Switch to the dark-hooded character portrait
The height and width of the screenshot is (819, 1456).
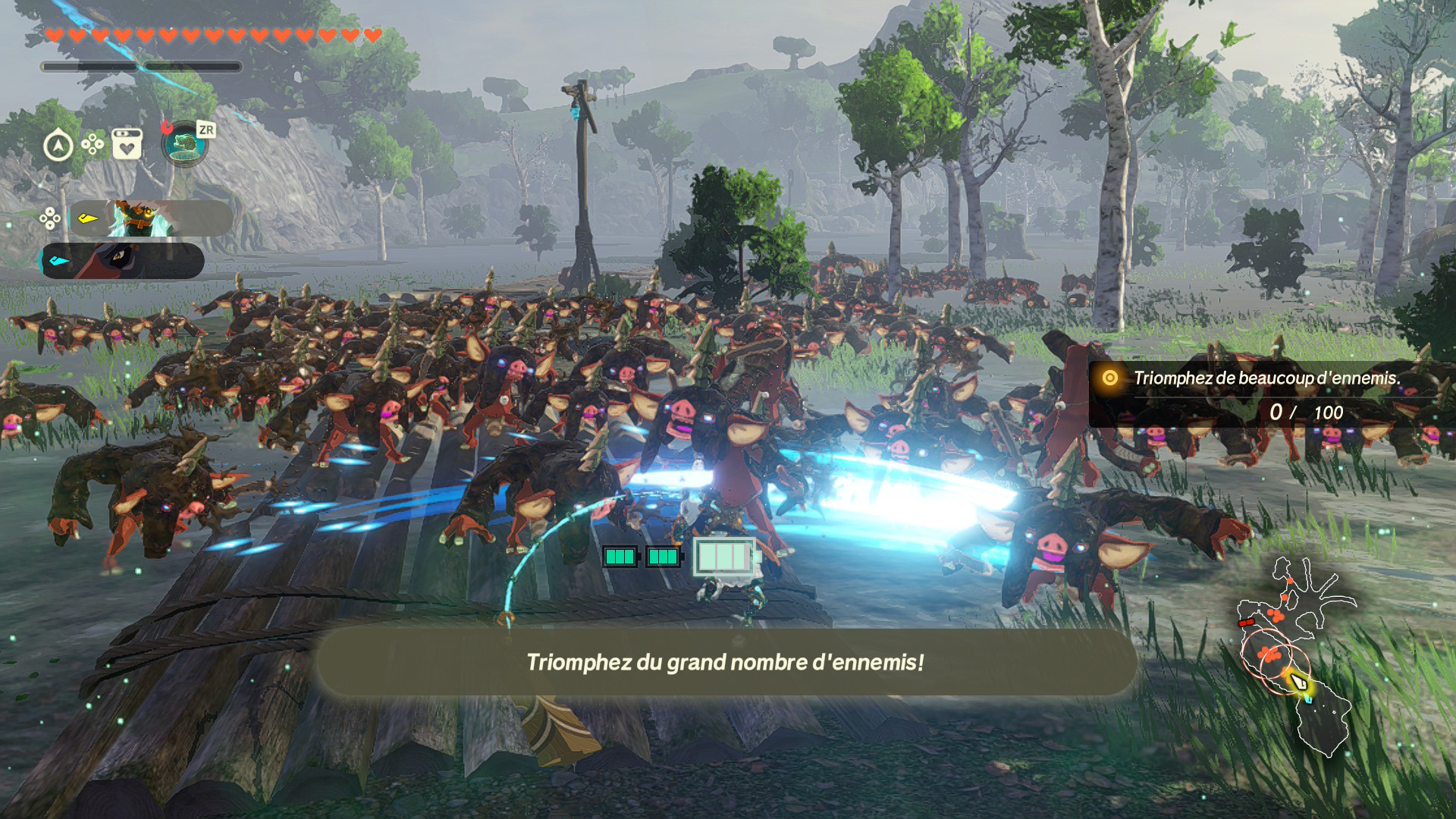point(123,261)
